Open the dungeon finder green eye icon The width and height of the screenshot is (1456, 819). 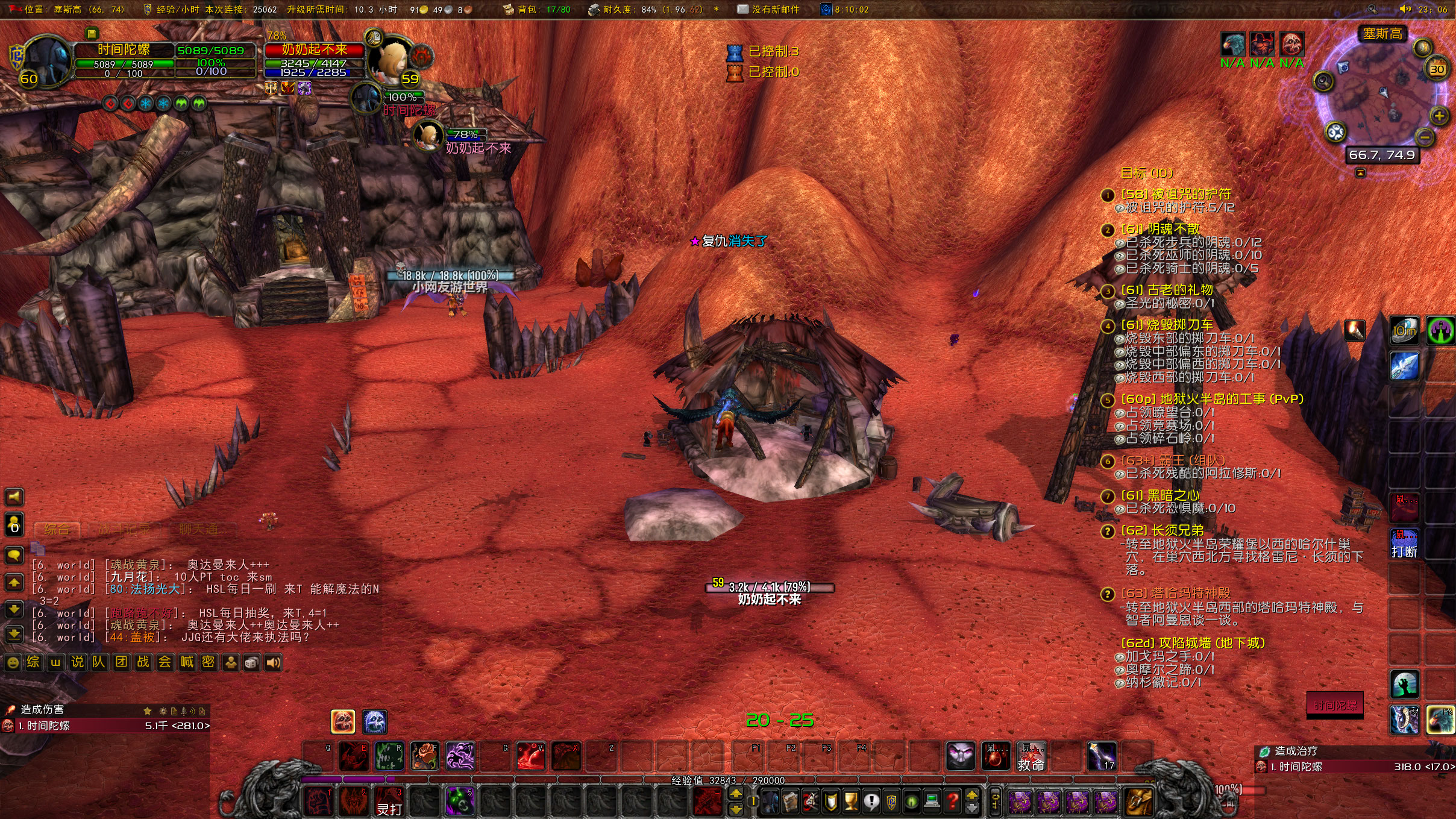pyautogui.click(x=912, y=802)
